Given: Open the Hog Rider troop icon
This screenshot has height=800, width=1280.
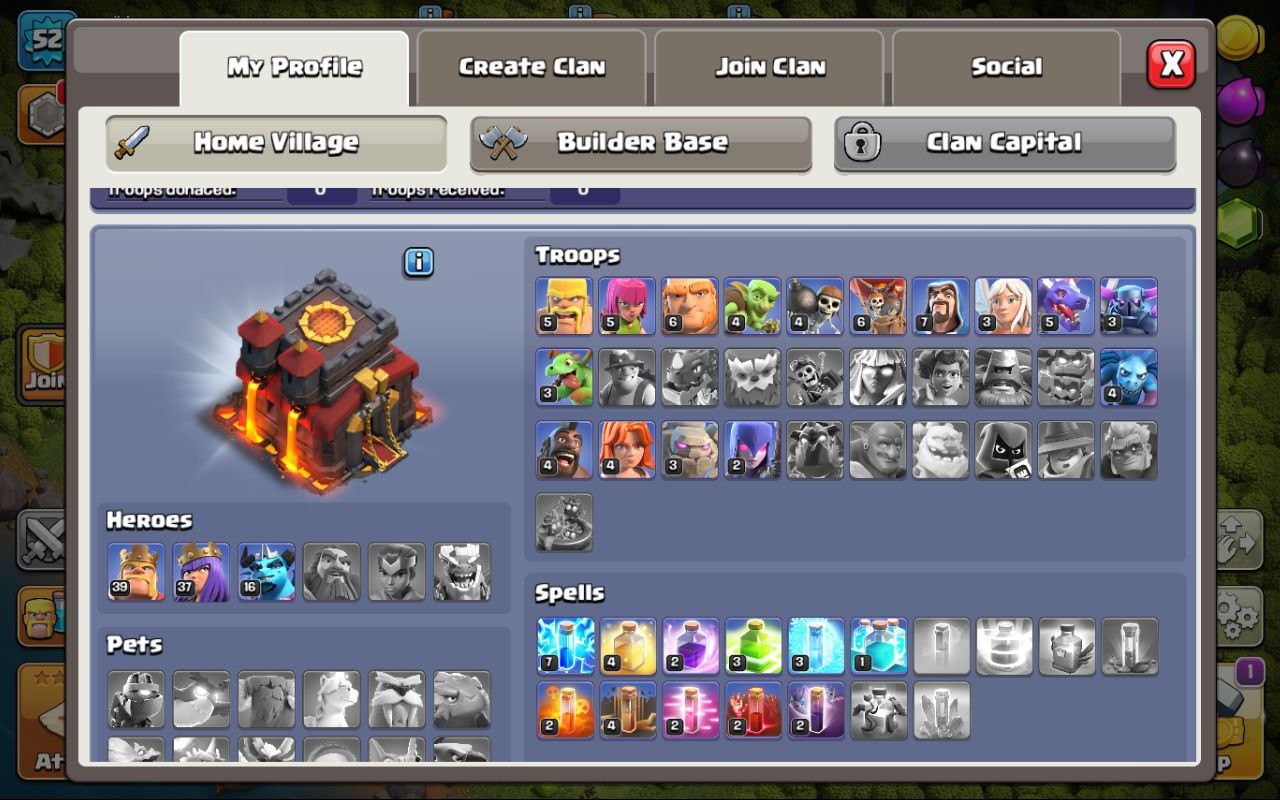Looking at the screenshot, I should (564, 449).
